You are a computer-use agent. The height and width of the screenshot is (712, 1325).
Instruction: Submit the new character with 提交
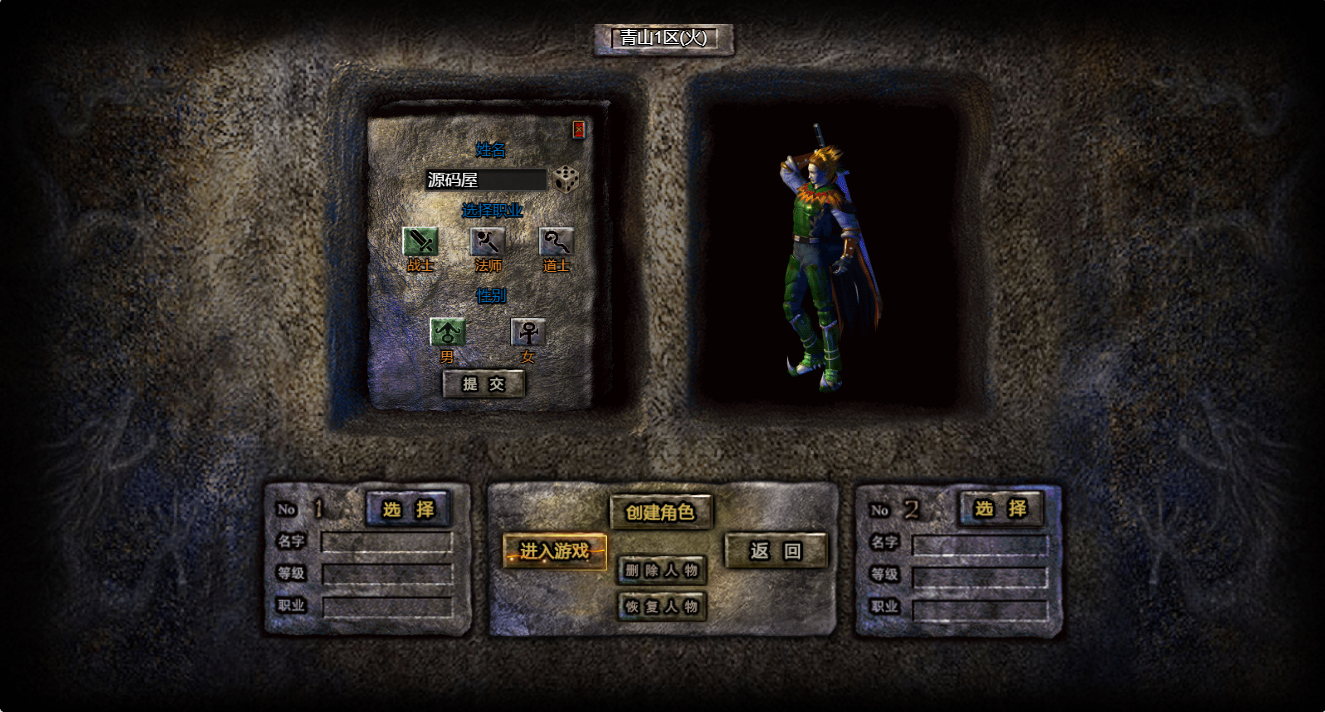click(484, 384)
